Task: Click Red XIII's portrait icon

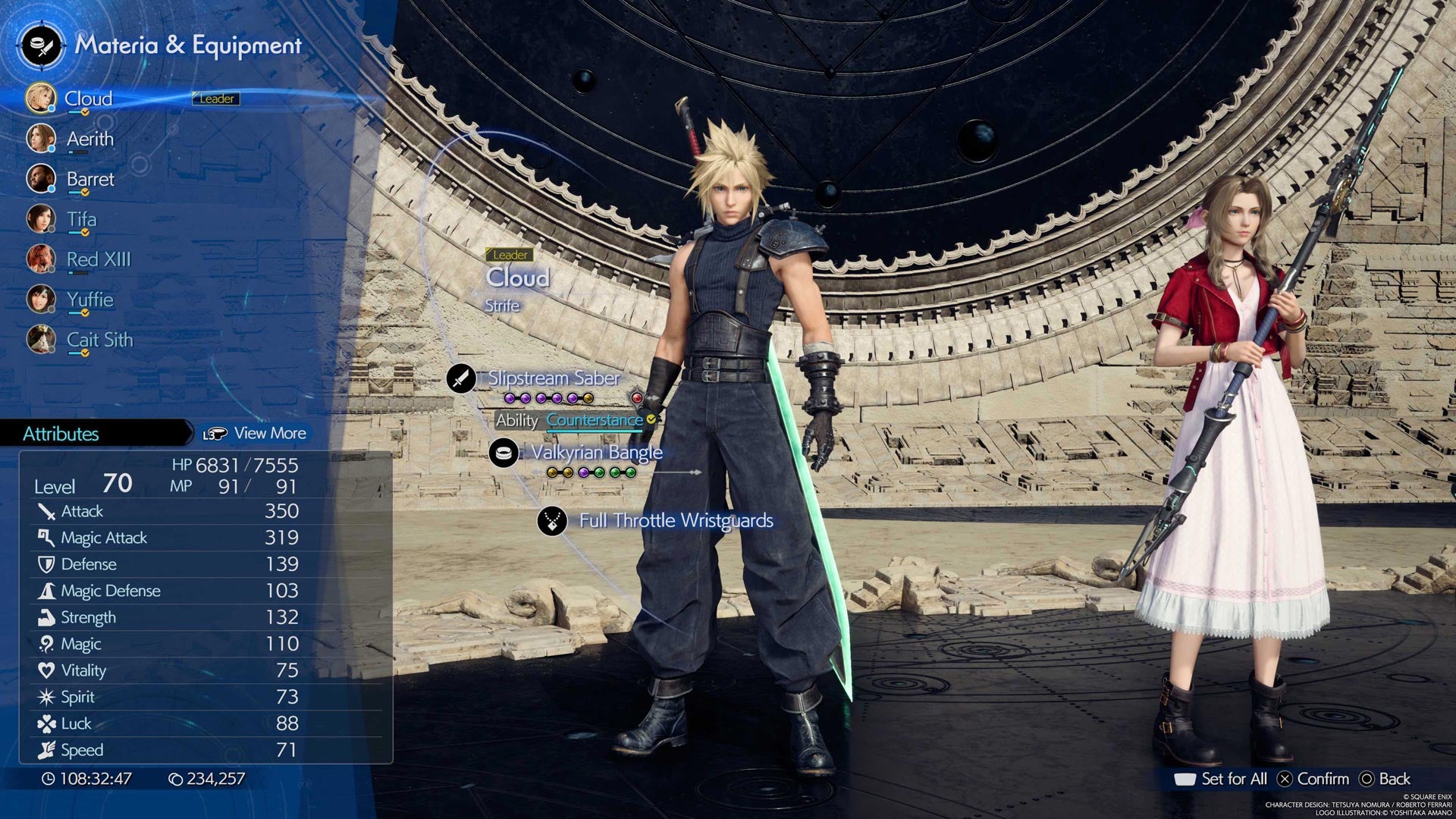Action: pyautogui.click(x=42, y=259)
